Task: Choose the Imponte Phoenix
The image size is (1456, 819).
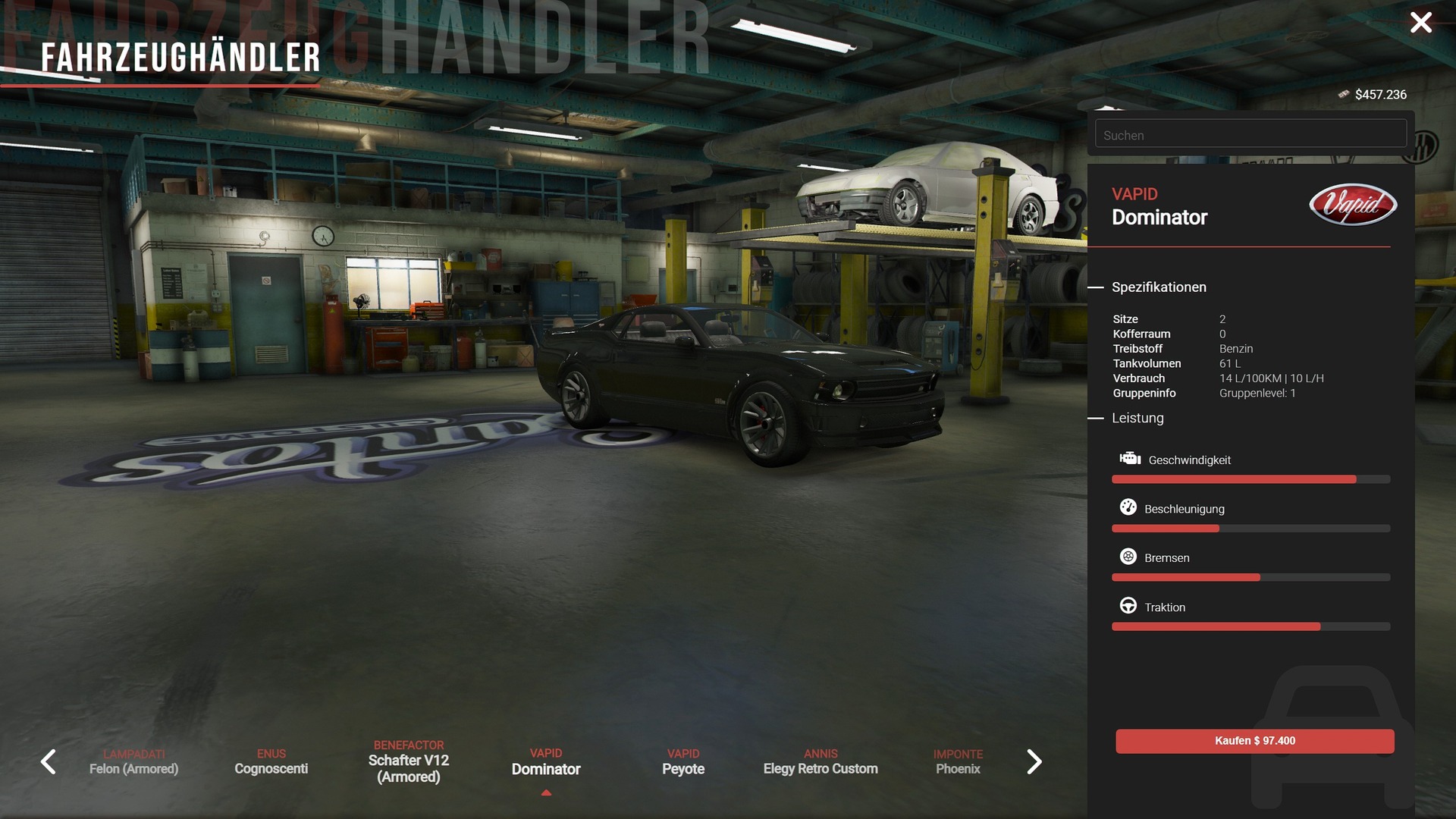Action: (x=958, y=762)
